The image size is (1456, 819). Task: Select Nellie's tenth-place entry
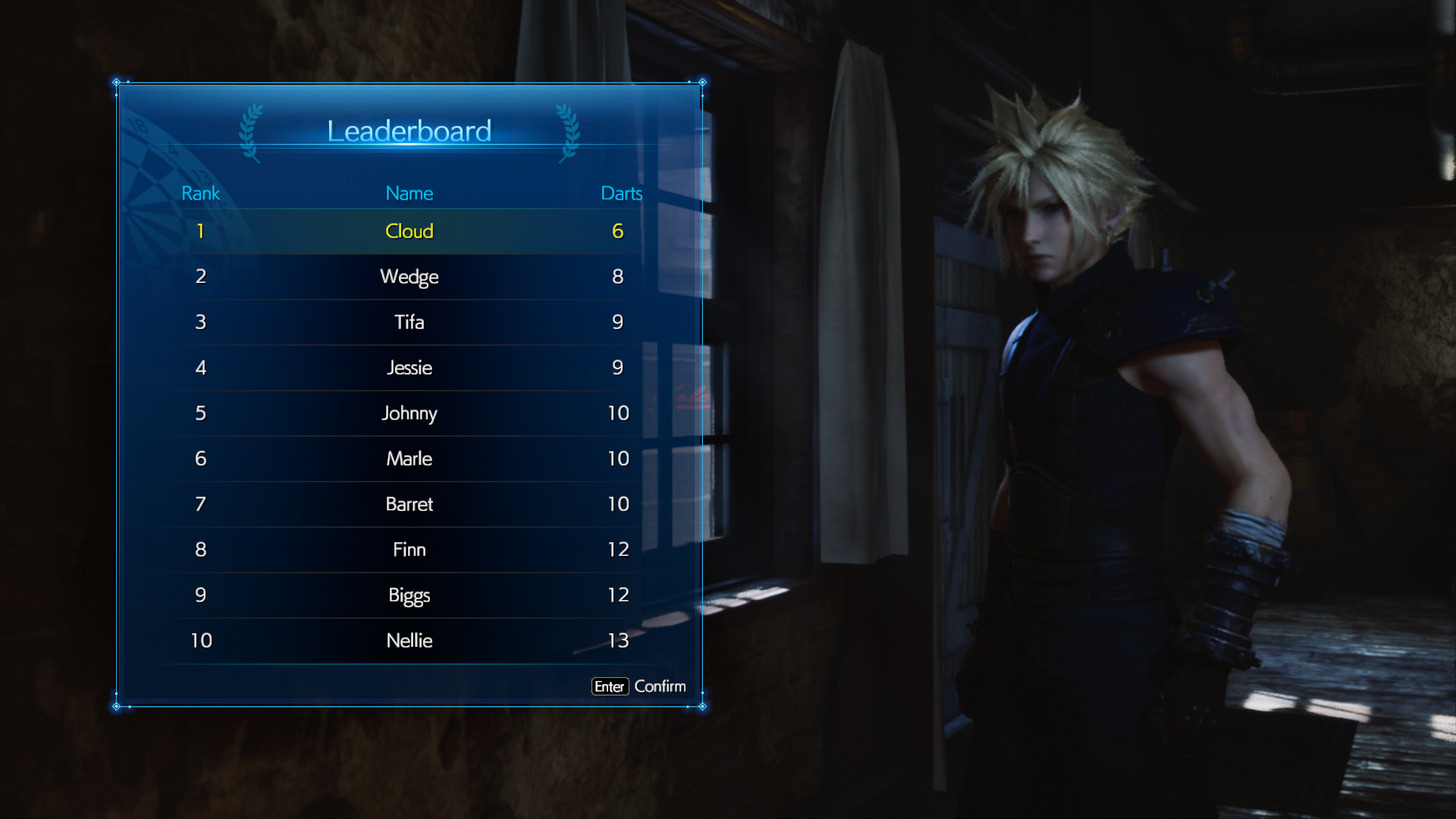(409, 641)
